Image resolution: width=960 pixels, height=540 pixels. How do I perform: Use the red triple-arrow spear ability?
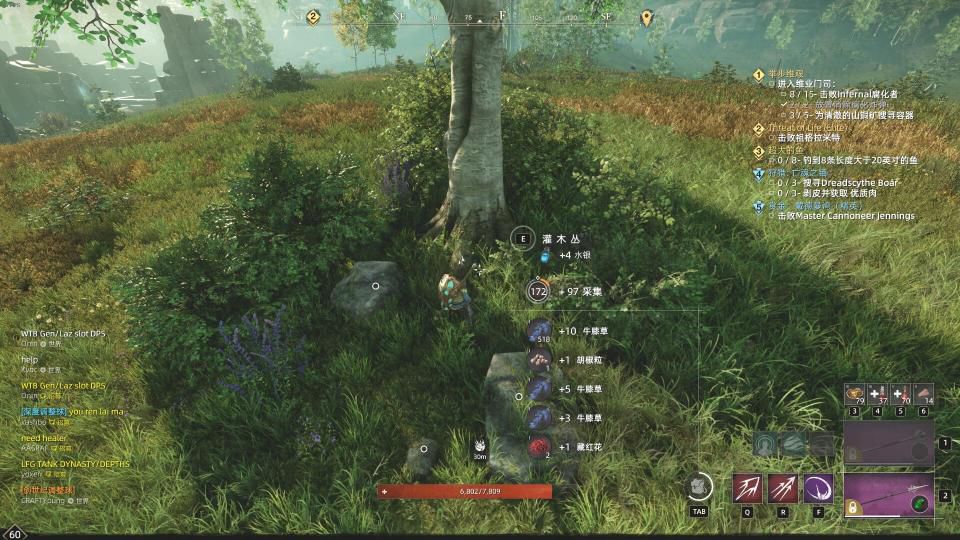[783, 488]
